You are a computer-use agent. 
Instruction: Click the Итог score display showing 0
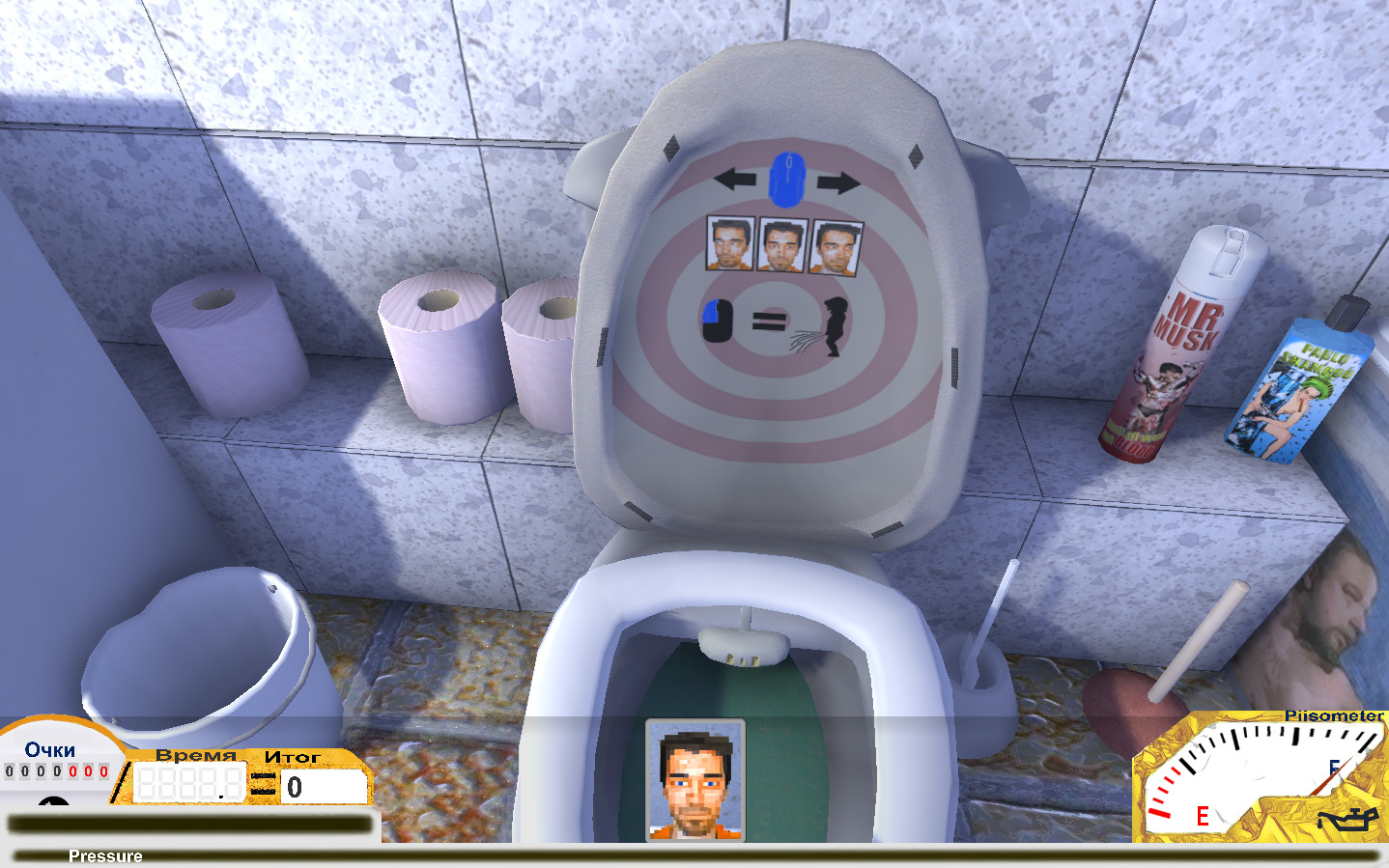324,784
